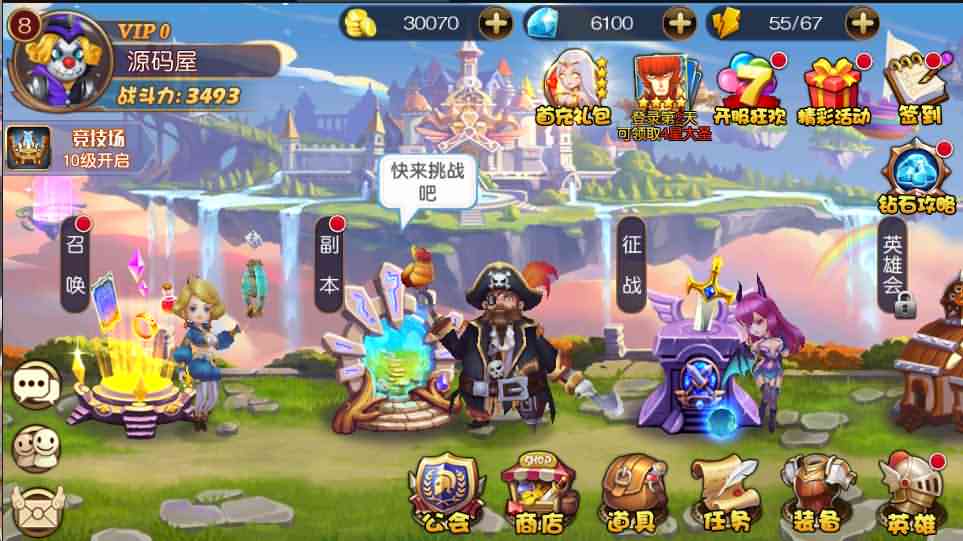
Task: Buy more diamonds with plus button
Action: point(679,22)
